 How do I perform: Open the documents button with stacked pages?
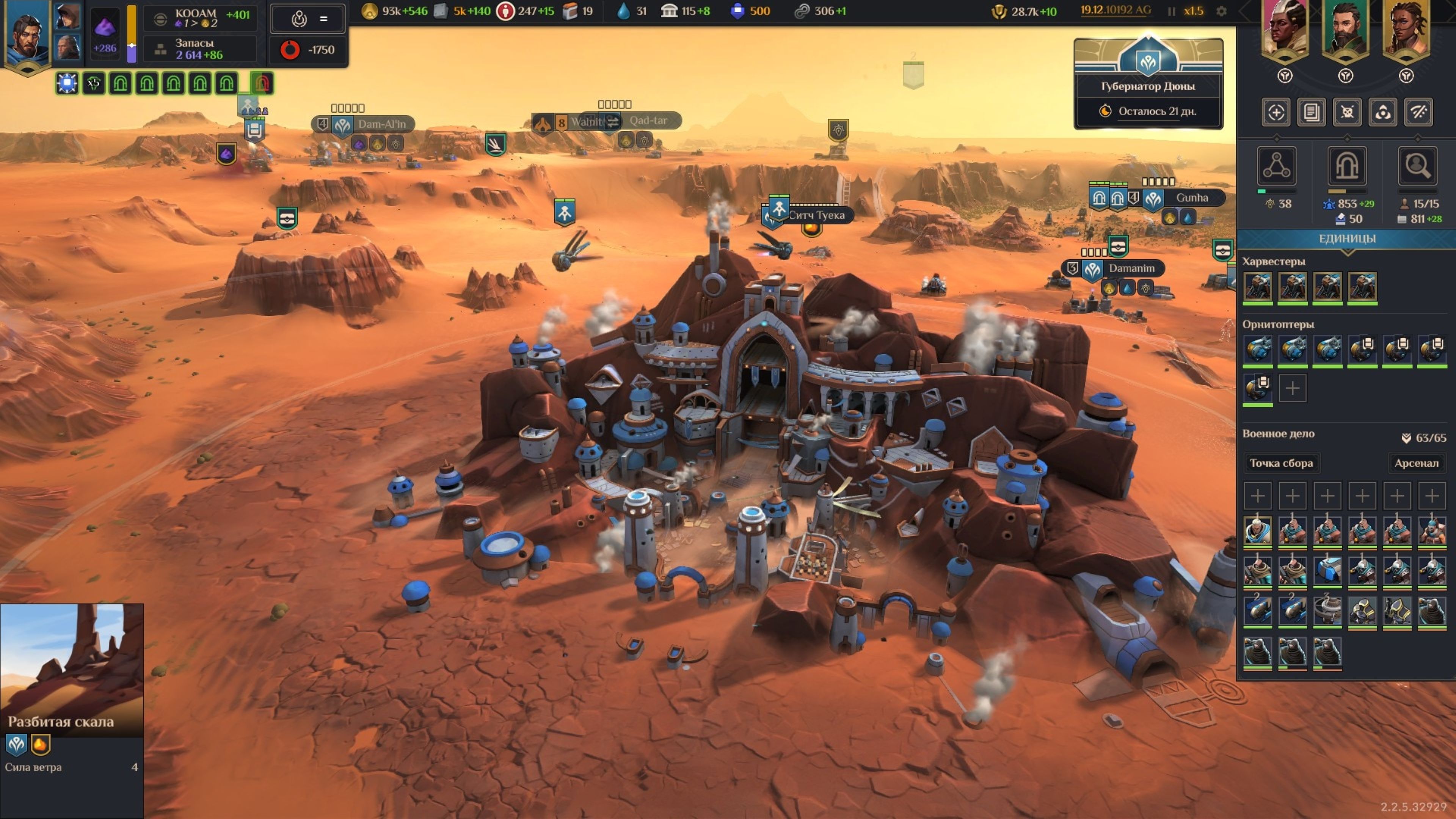(x=1311, y=112)
